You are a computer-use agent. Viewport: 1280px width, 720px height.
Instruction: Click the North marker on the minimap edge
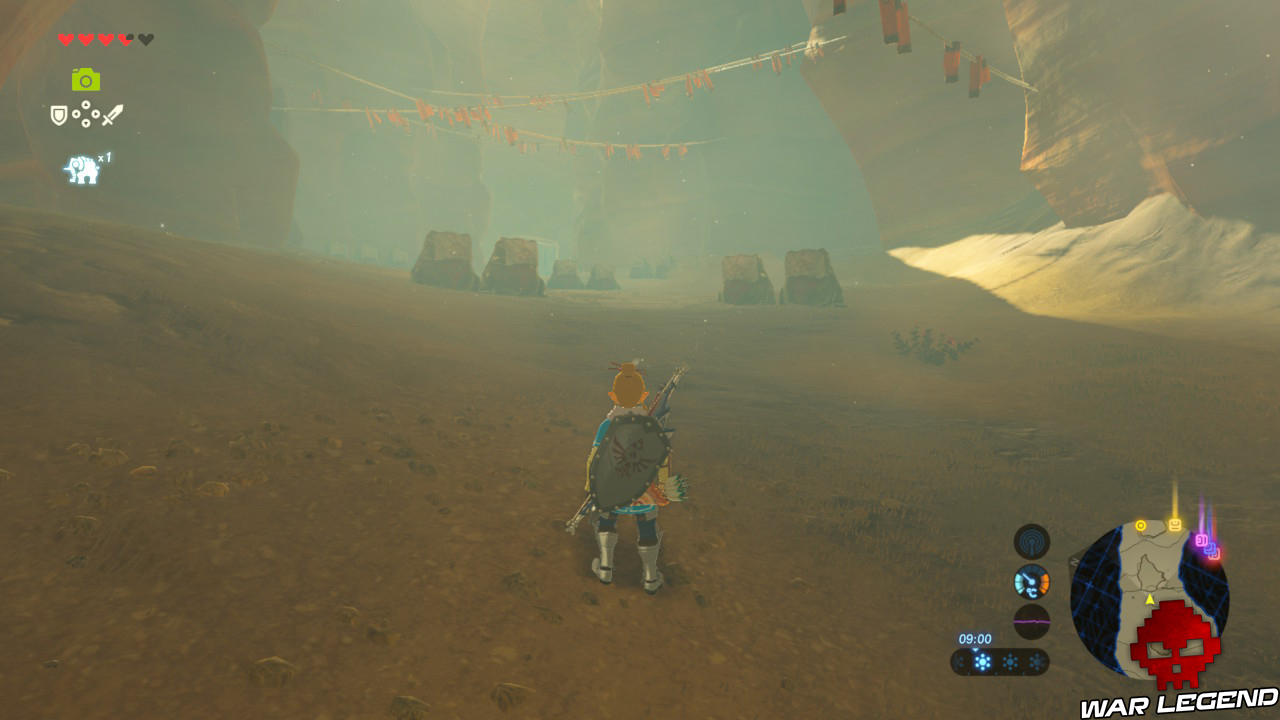(x=1073, y=560)
